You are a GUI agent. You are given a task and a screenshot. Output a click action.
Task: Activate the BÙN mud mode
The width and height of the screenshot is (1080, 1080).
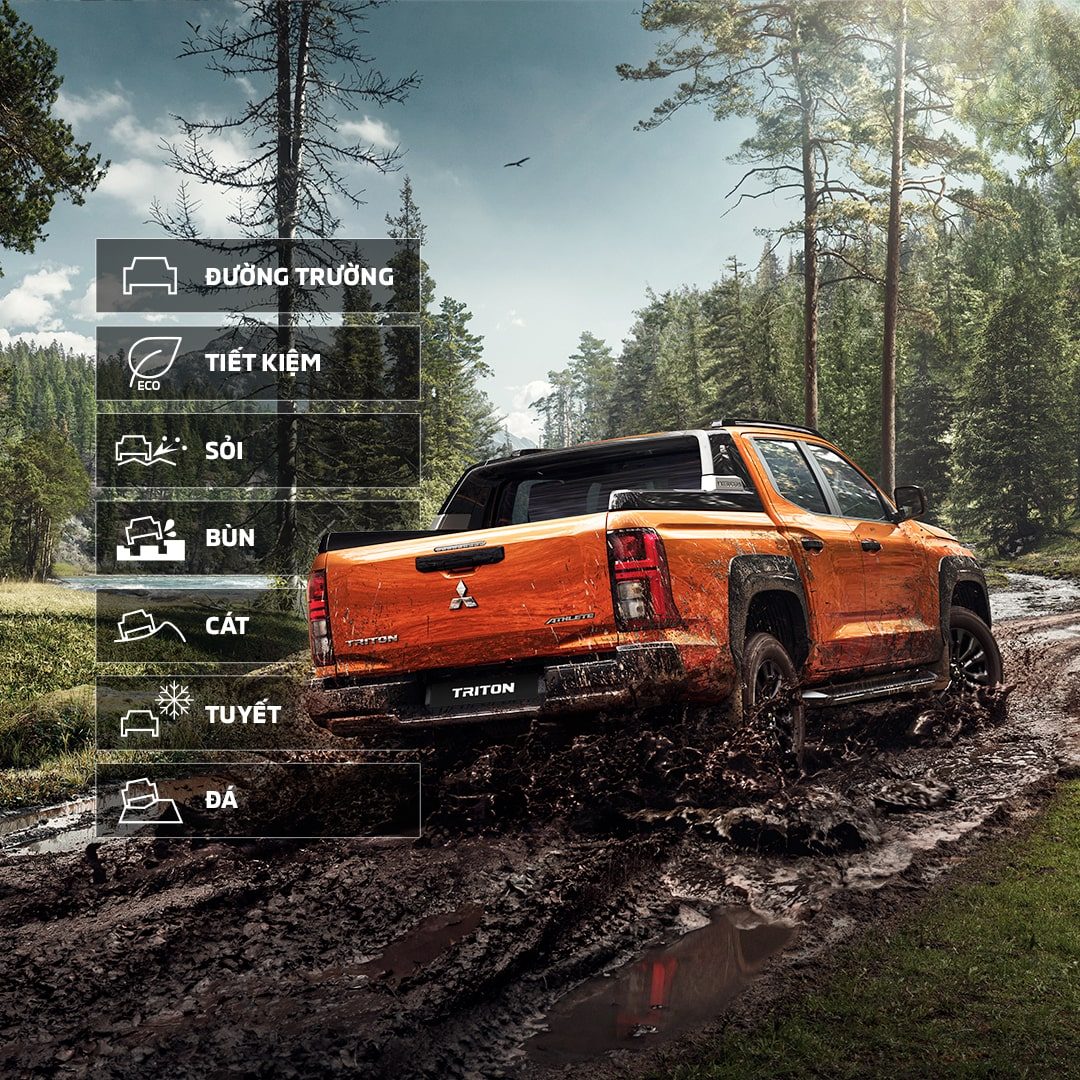click(258, 538)
